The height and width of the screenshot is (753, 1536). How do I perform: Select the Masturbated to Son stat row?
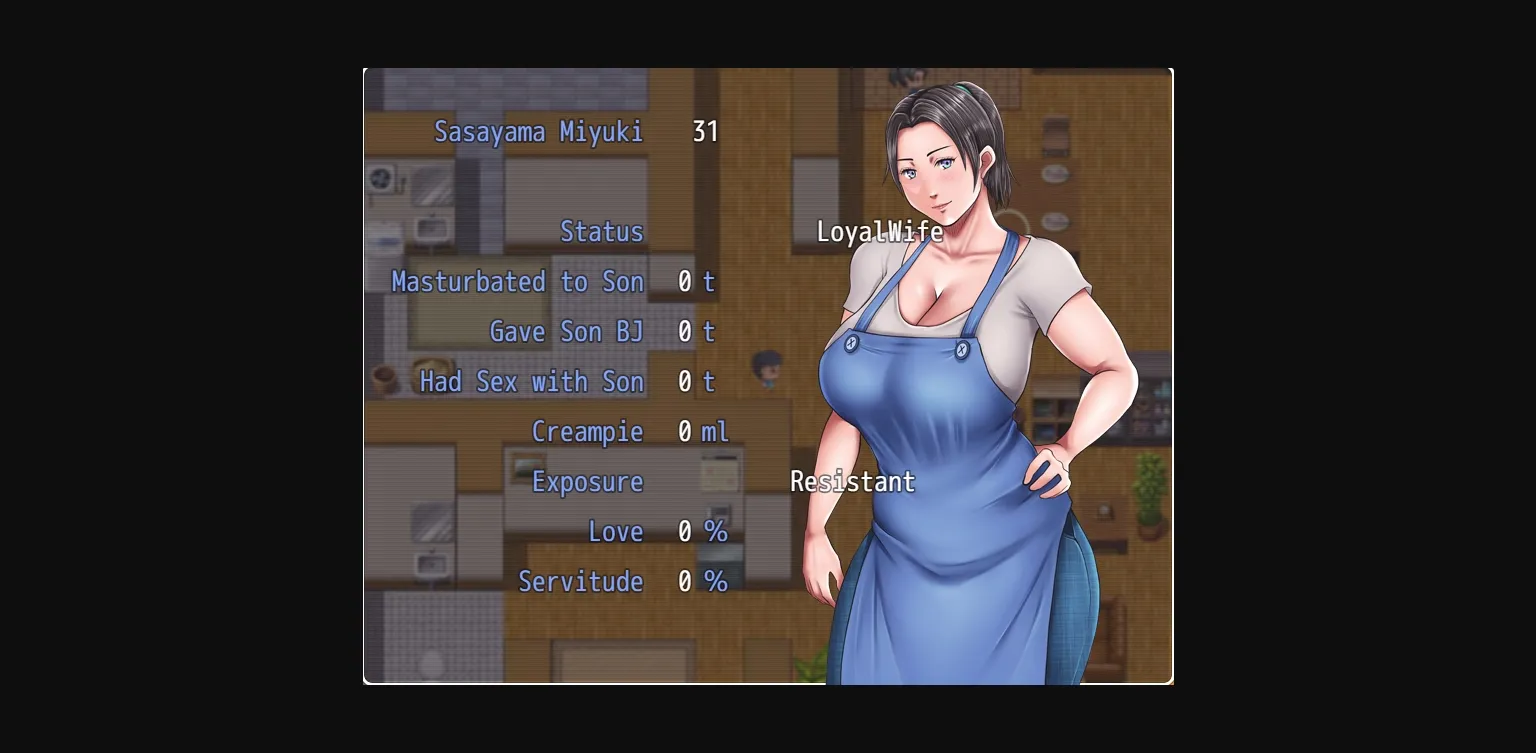point(518,282)
